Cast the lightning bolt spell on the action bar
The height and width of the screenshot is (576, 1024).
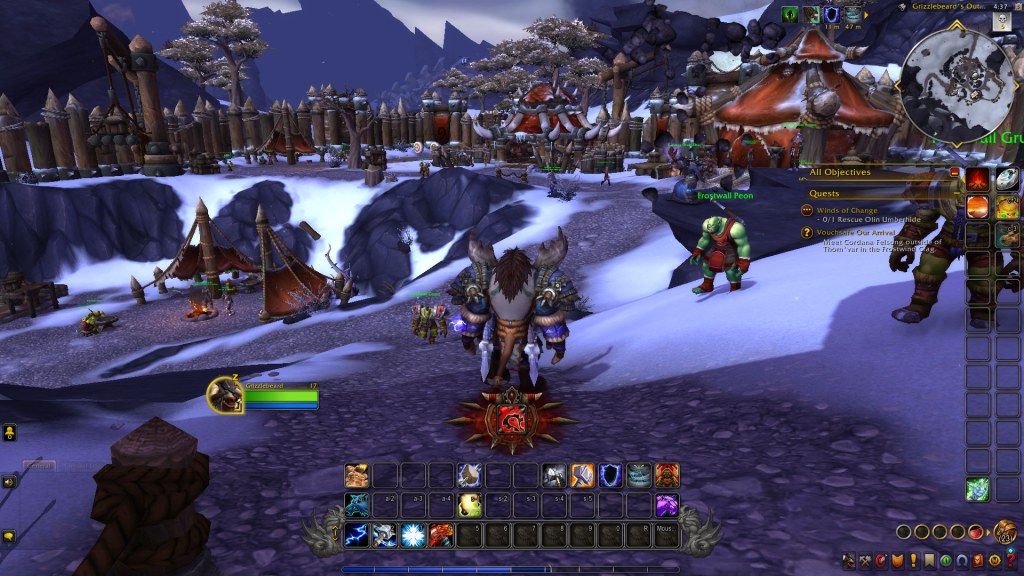pyautogui.click(x=357, y=535)
